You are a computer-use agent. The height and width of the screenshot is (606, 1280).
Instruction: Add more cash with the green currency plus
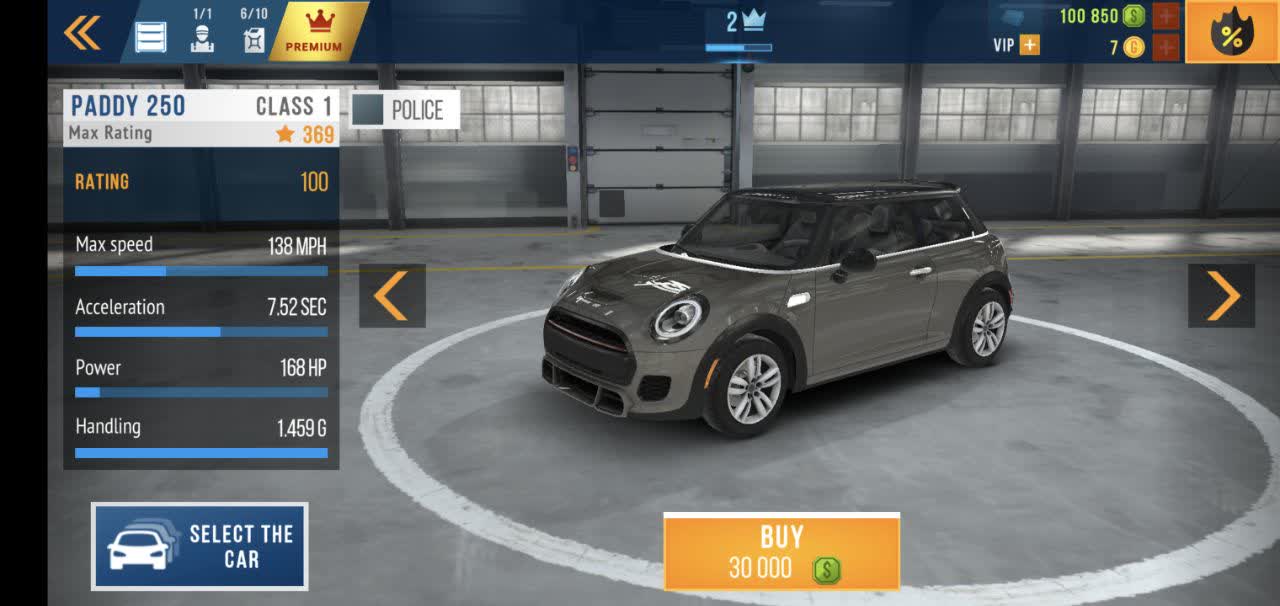click(x=1166, y=16)
